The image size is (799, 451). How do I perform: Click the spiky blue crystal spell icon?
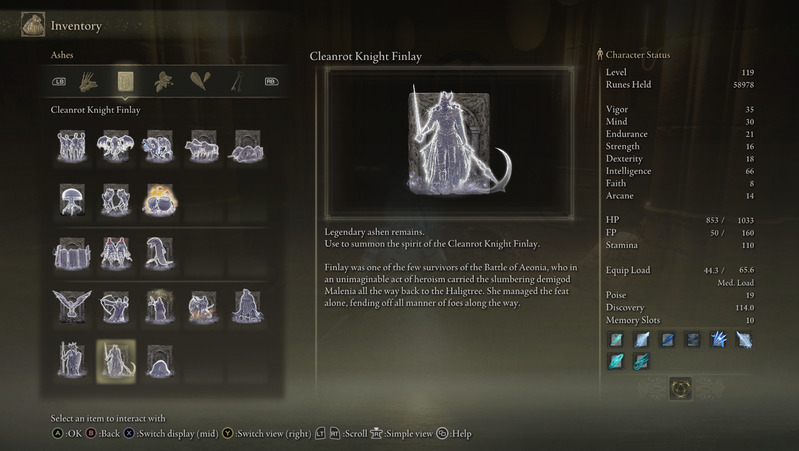point(718,340)
